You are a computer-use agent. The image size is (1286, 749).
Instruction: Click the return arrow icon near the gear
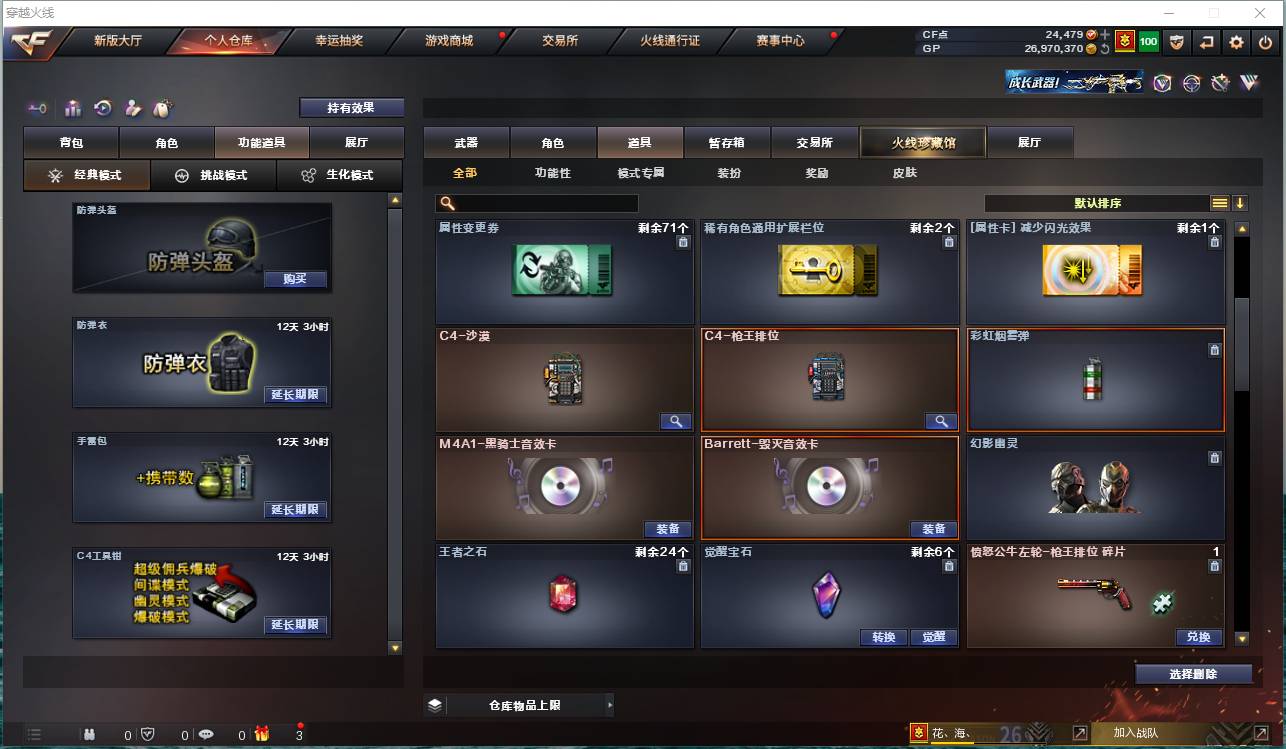tap(1207, 43)
